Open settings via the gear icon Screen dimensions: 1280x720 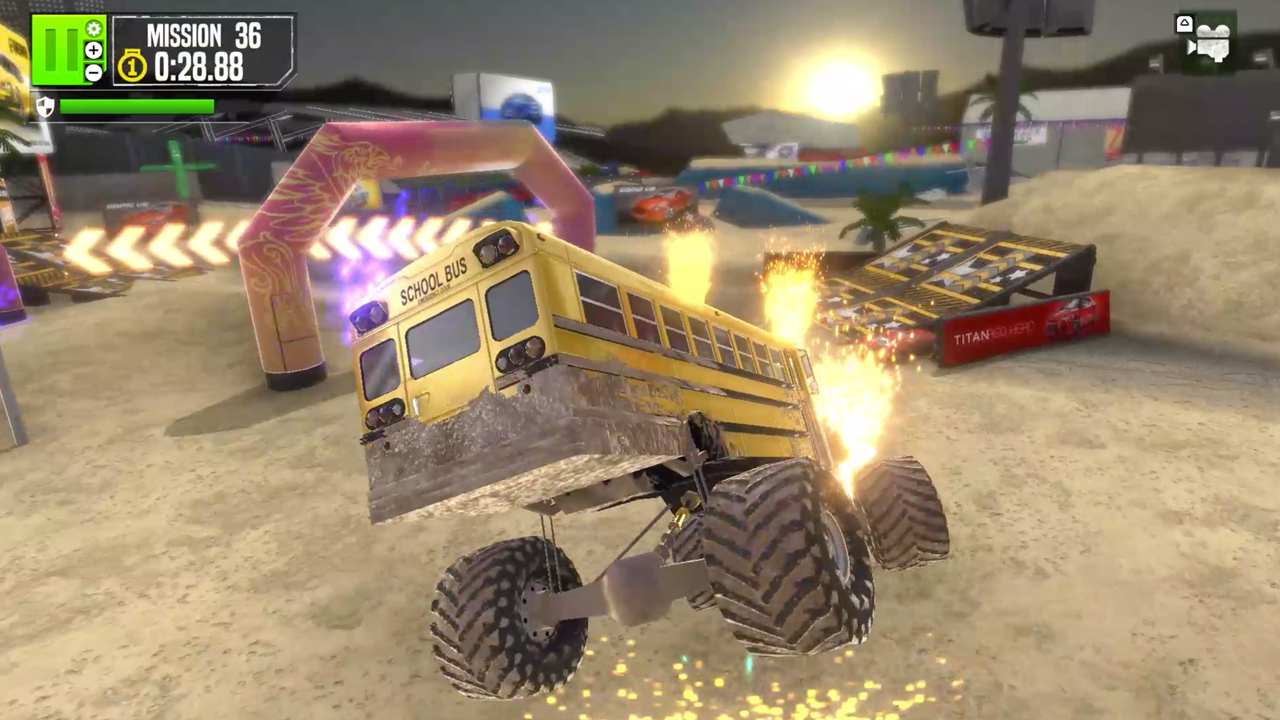point(94,29)
